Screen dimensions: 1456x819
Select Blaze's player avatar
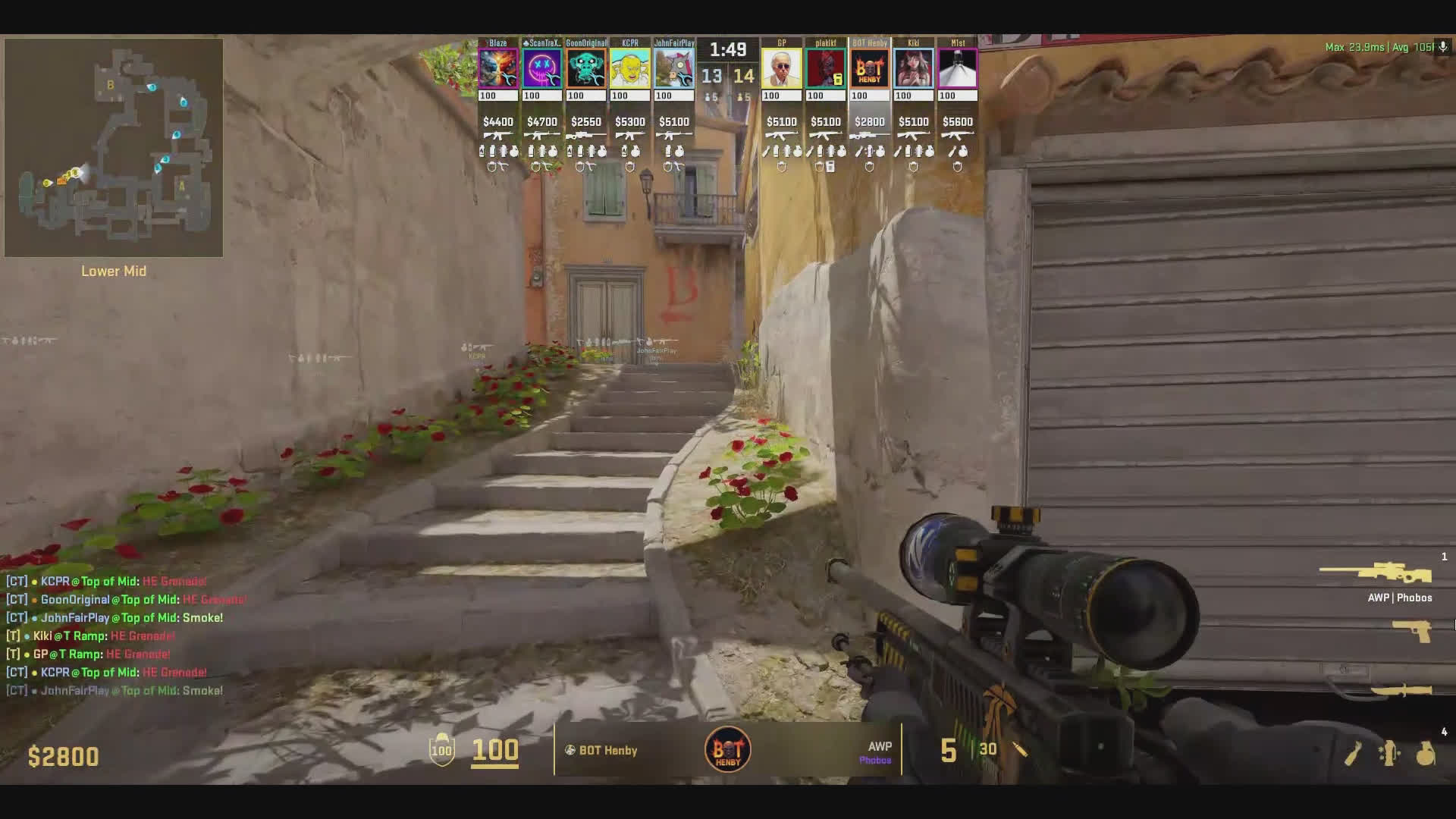(x=498, y=69)
